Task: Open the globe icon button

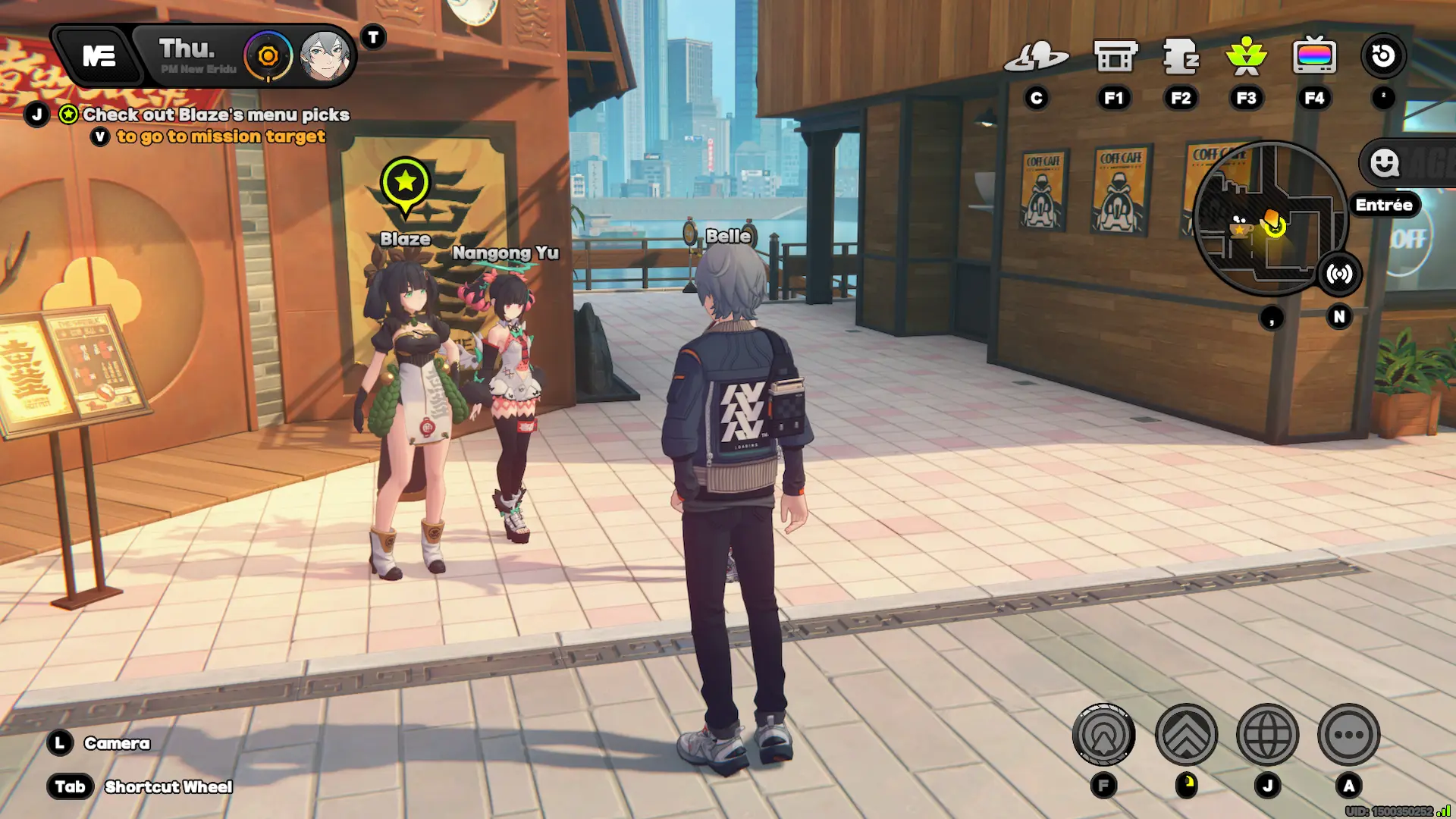Action: tap(1267, 734)
